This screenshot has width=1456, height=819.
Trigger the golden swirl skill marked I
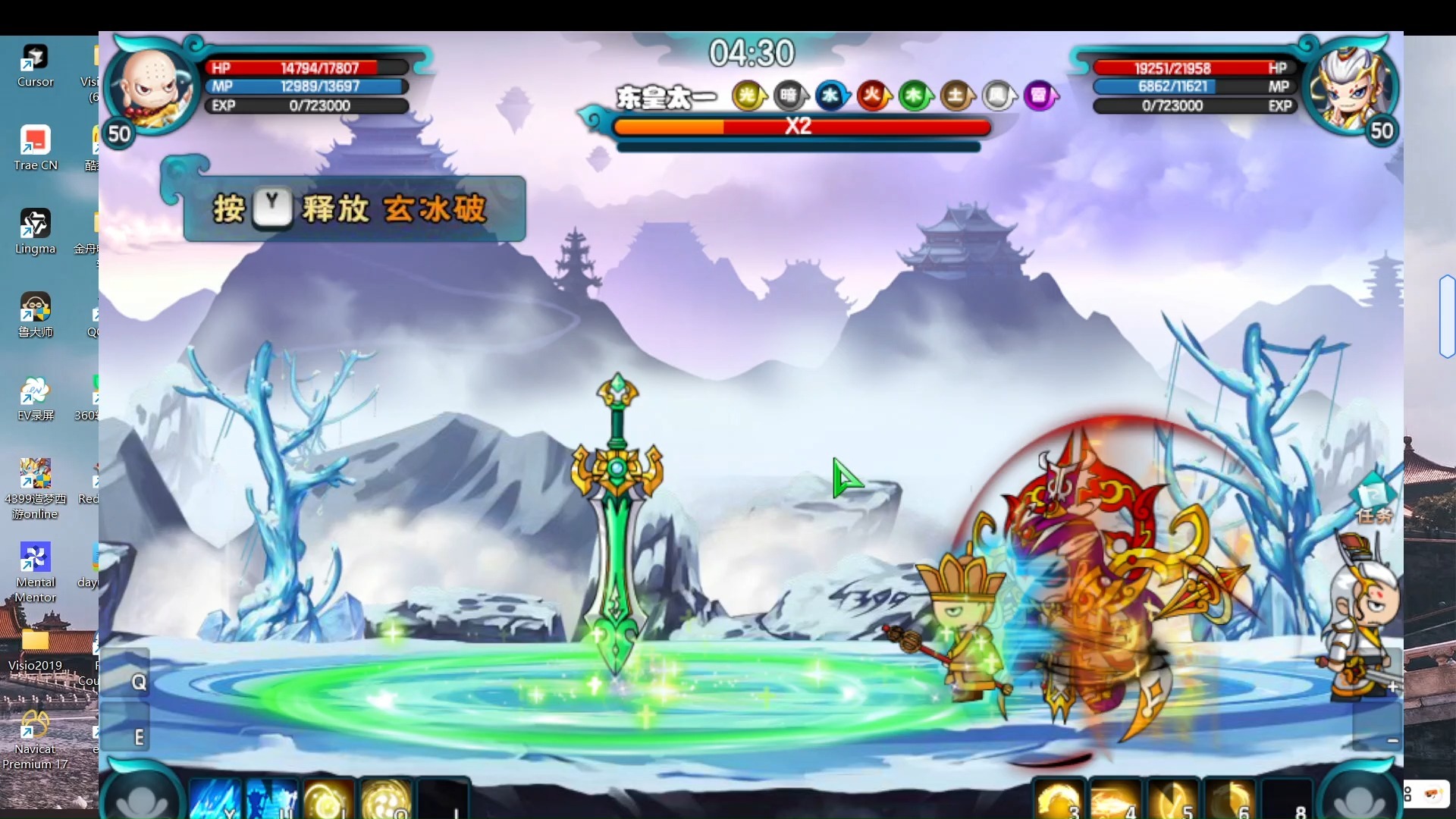coord(328,799)
